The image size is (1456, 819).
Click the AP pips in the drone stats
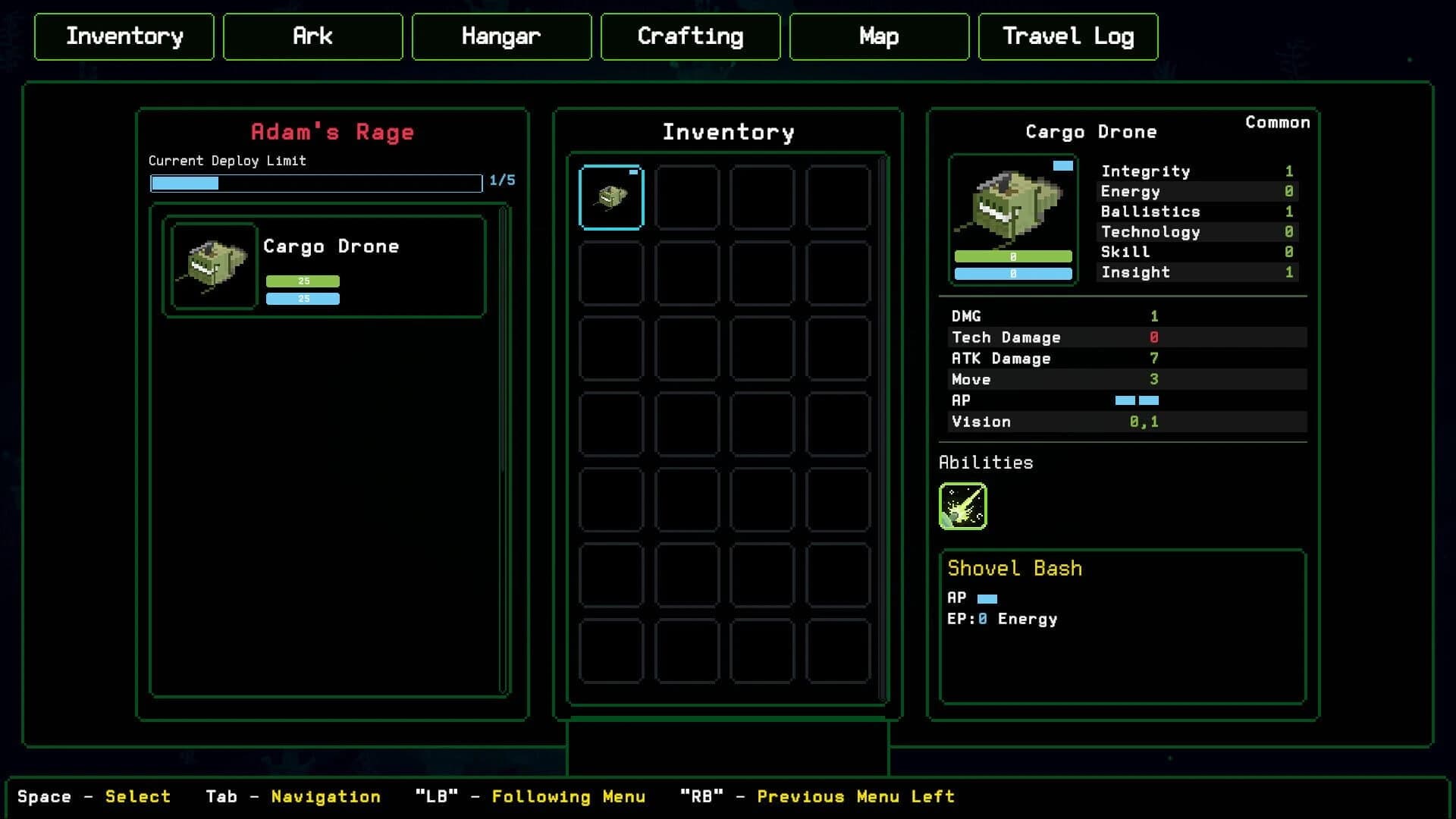pos(1136,400)
